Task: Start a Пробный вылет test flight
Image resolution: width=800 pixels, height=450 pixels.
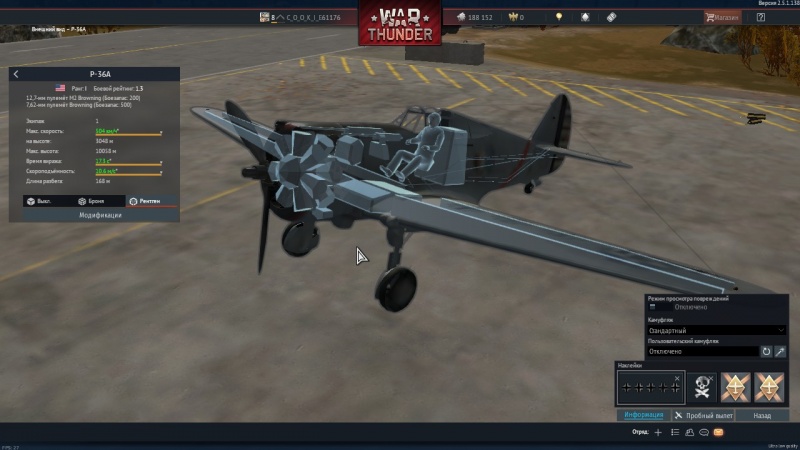Action: coord(704,415)
